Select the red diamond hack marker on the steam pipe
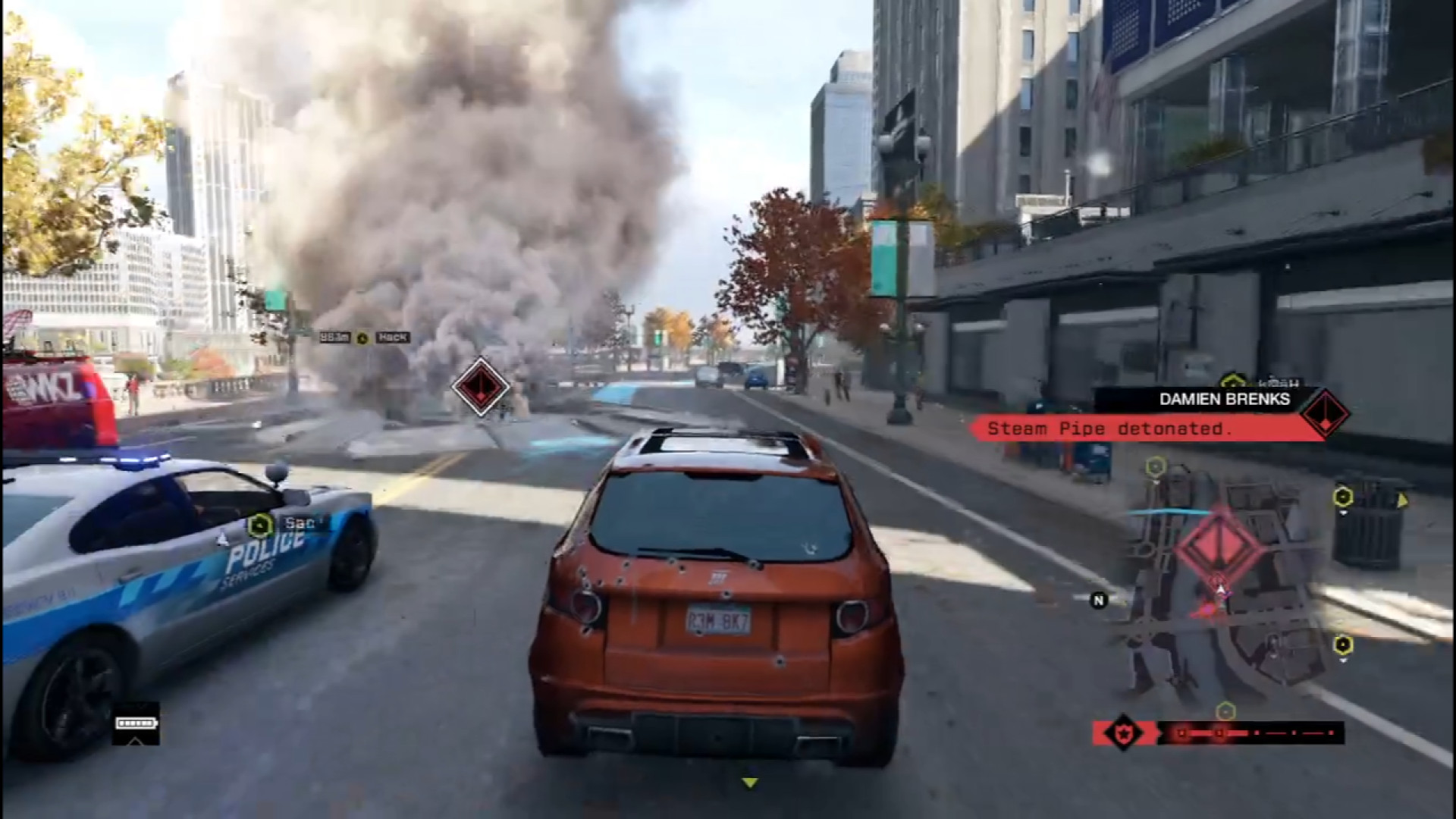Image resolution: width=1456 pixels, height=819 pixels. [x=481, y=386]
